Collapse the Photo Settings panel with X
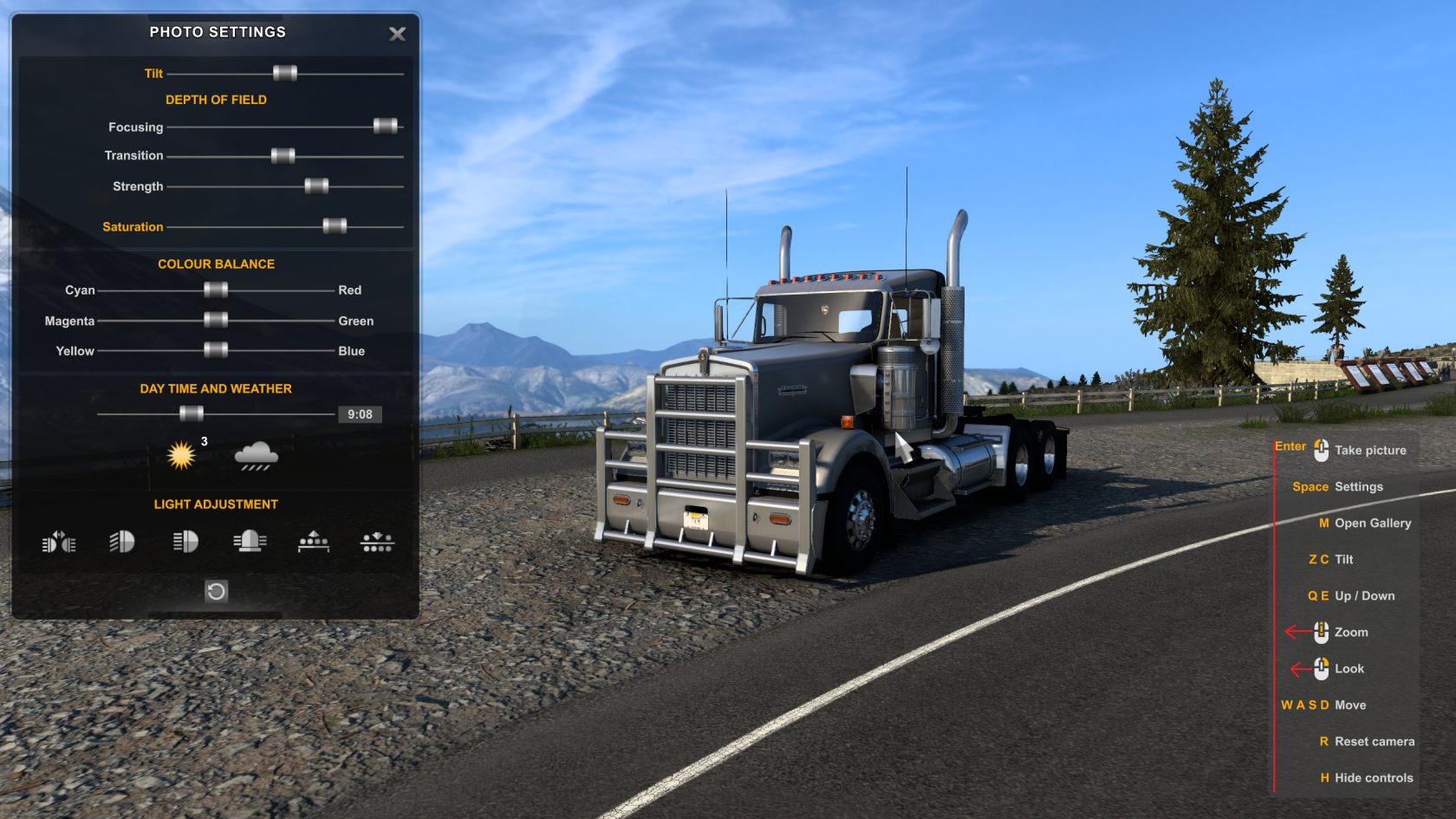Screen dimensions: 1456x819 (397, 35)
